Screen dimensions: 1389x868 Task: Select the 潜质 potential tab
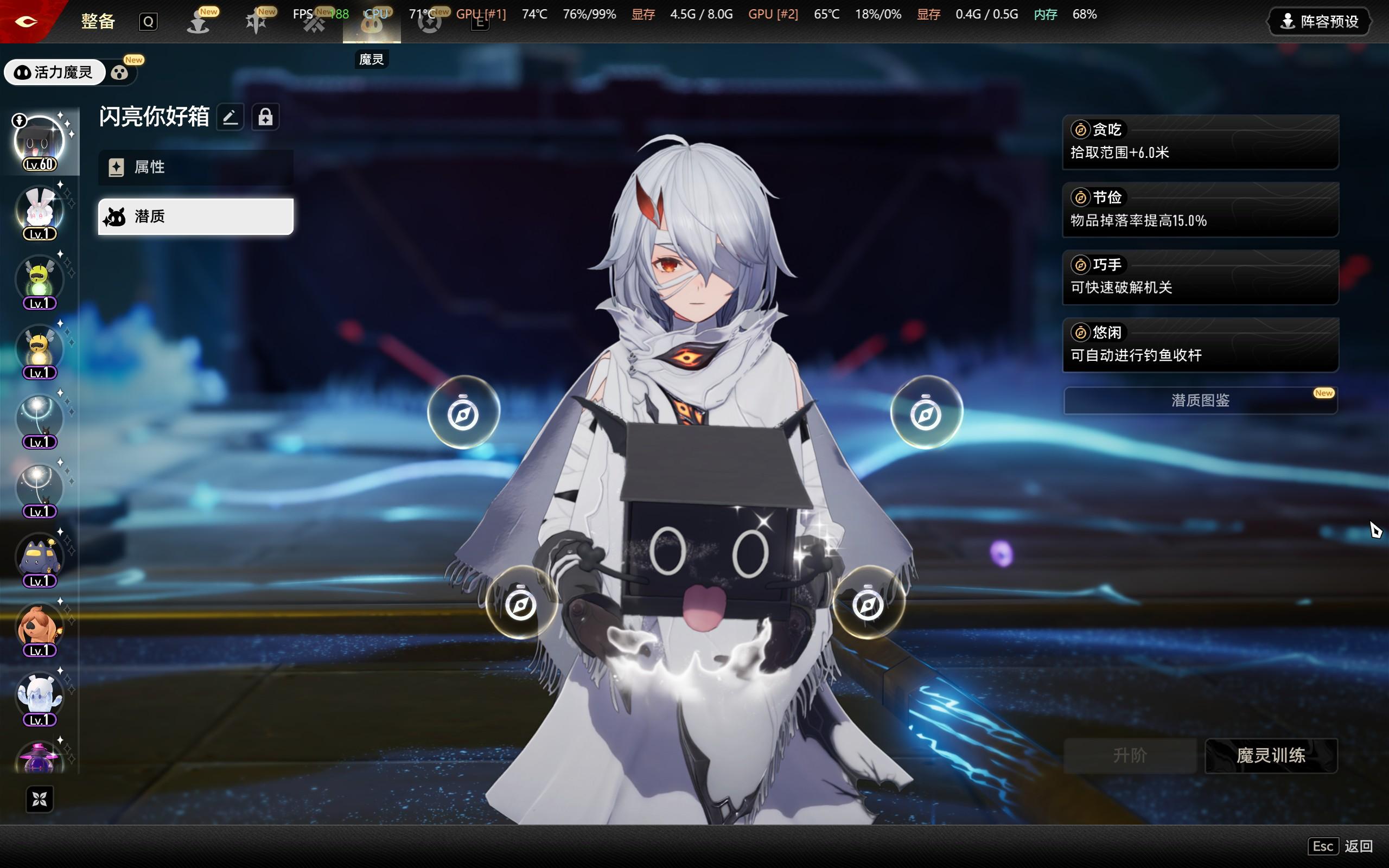click(x=195, y=216)
